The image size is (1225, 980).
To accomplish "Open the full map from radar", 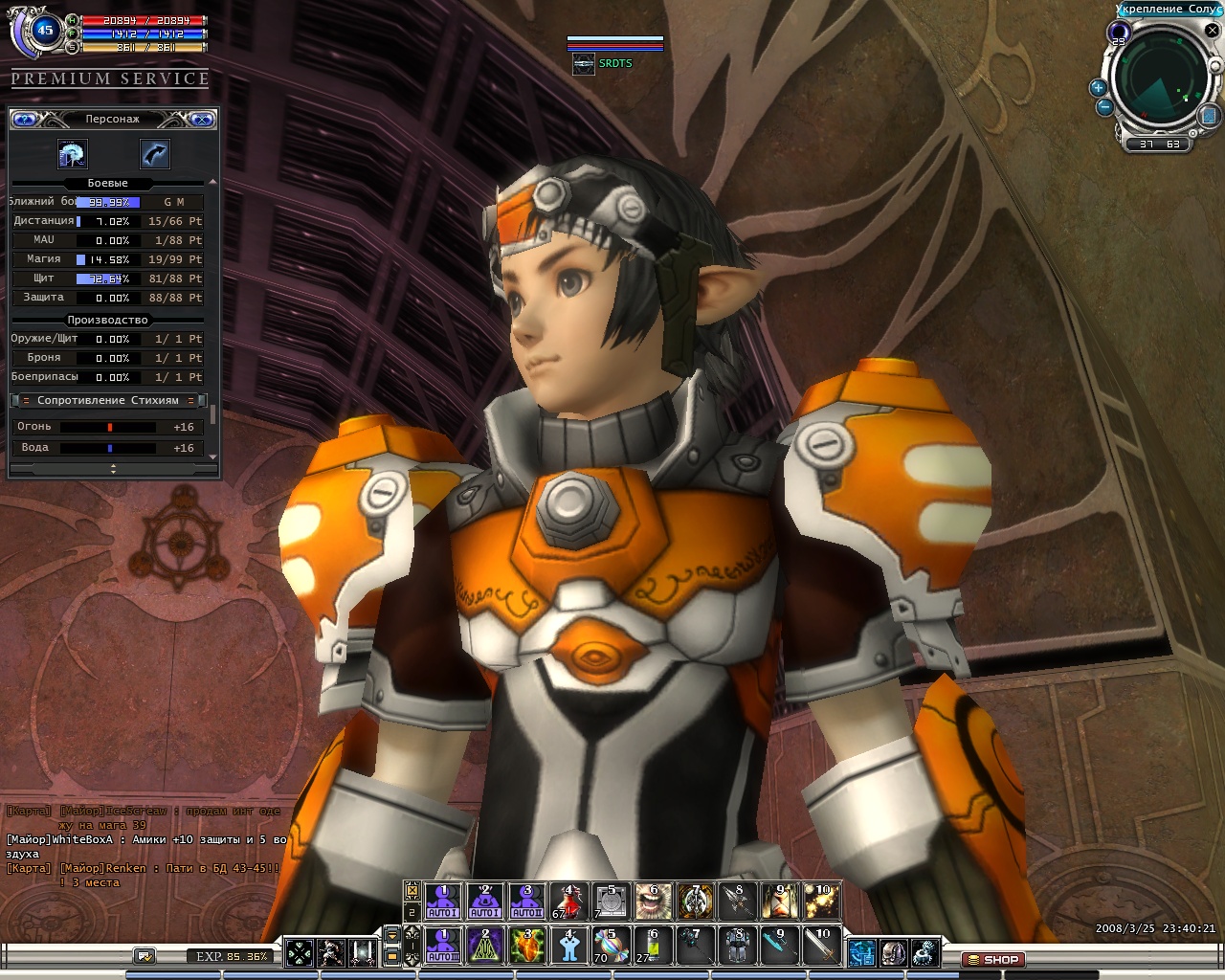I will (1208, 115).
